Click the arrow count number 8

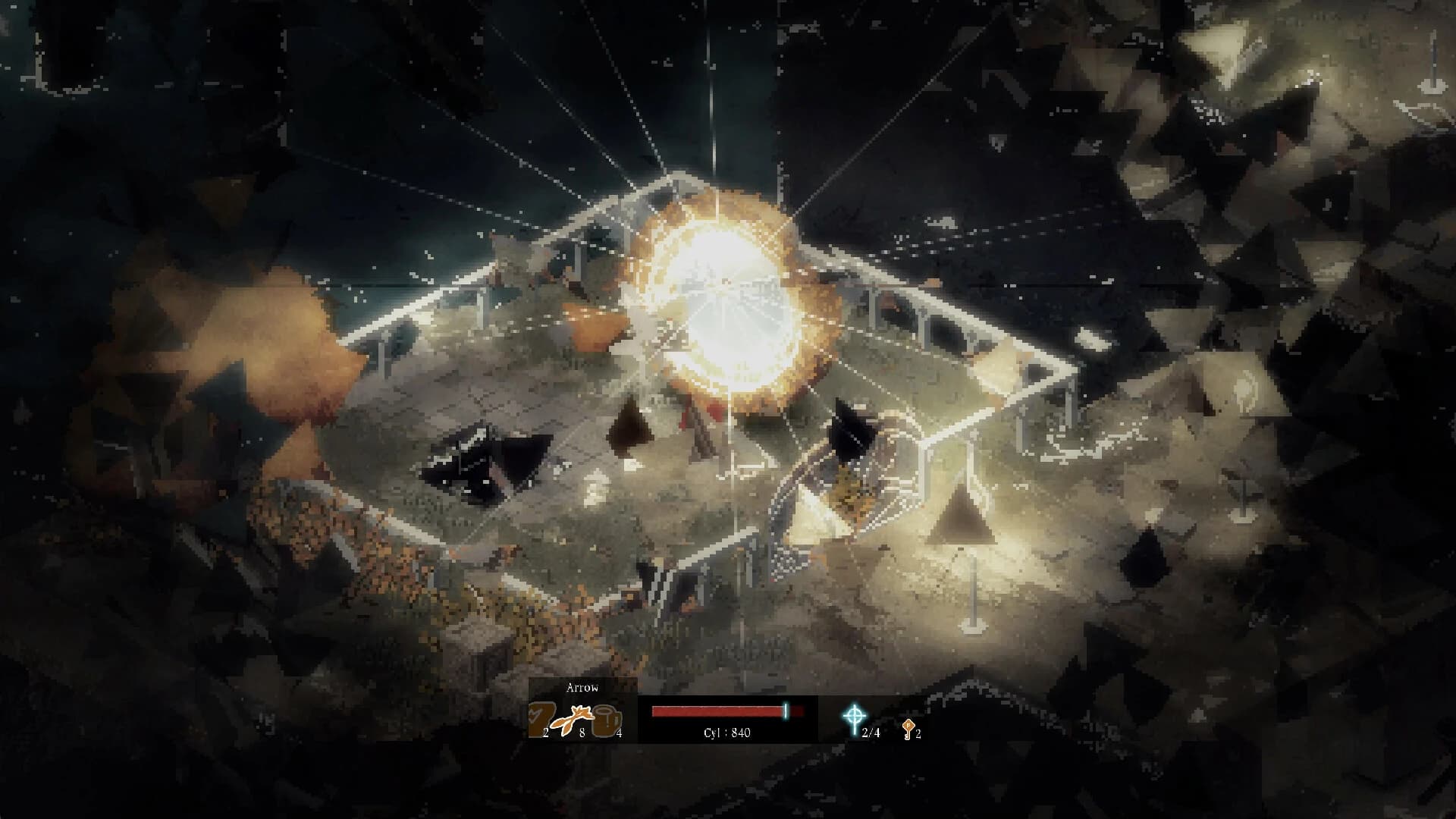point(582,732)
